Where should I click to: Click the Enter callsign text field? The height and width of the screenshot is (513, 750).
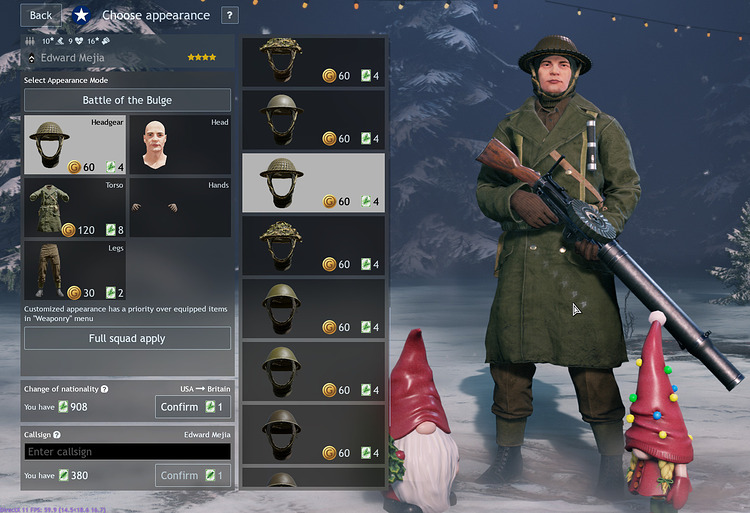tap(127, 452)
